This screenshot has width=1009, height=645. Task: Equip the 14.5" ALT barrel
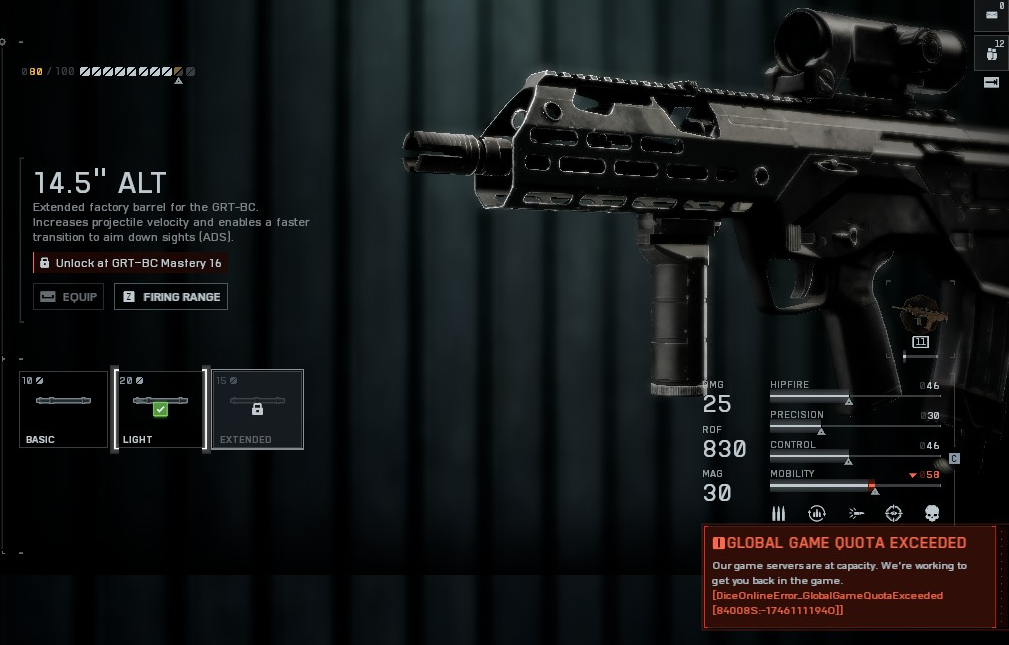tap(68, 297)
